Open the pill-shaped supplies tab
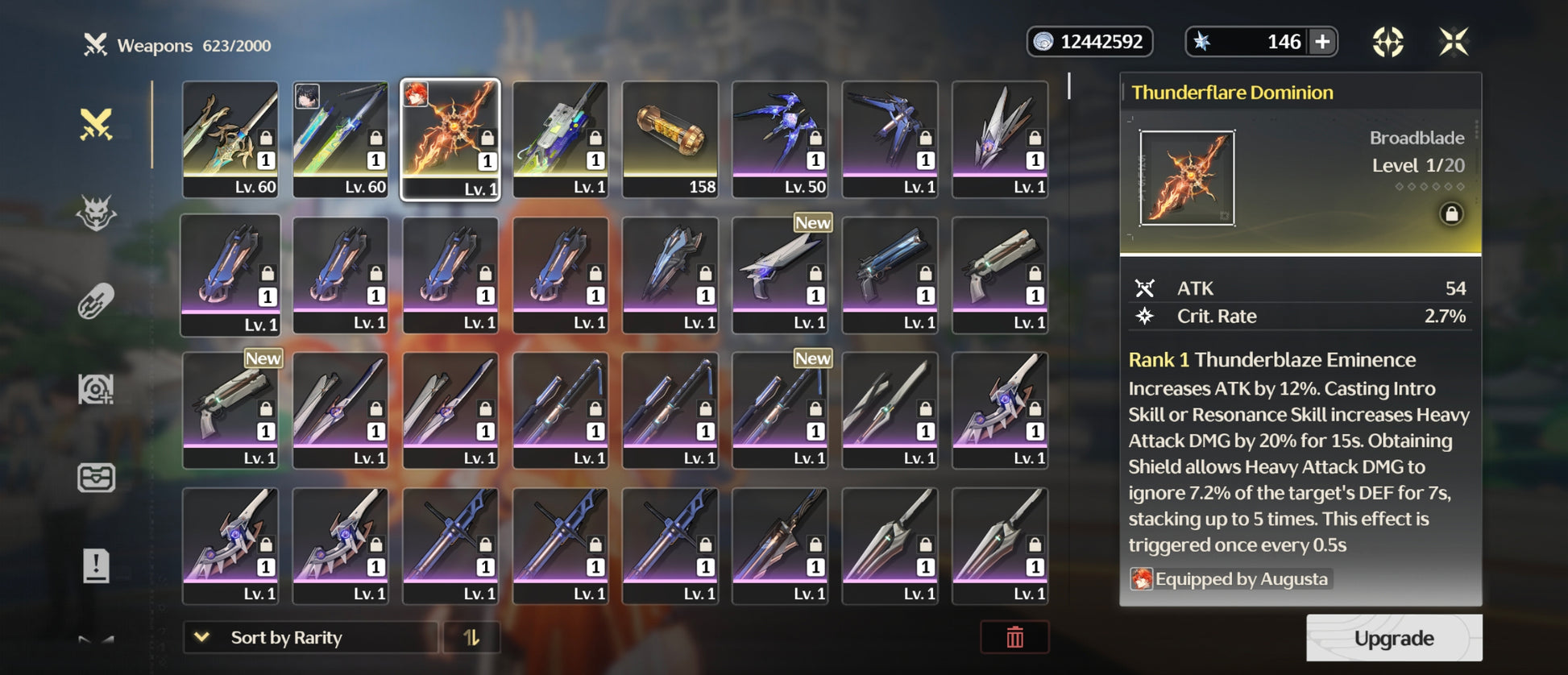 point(96,302)
